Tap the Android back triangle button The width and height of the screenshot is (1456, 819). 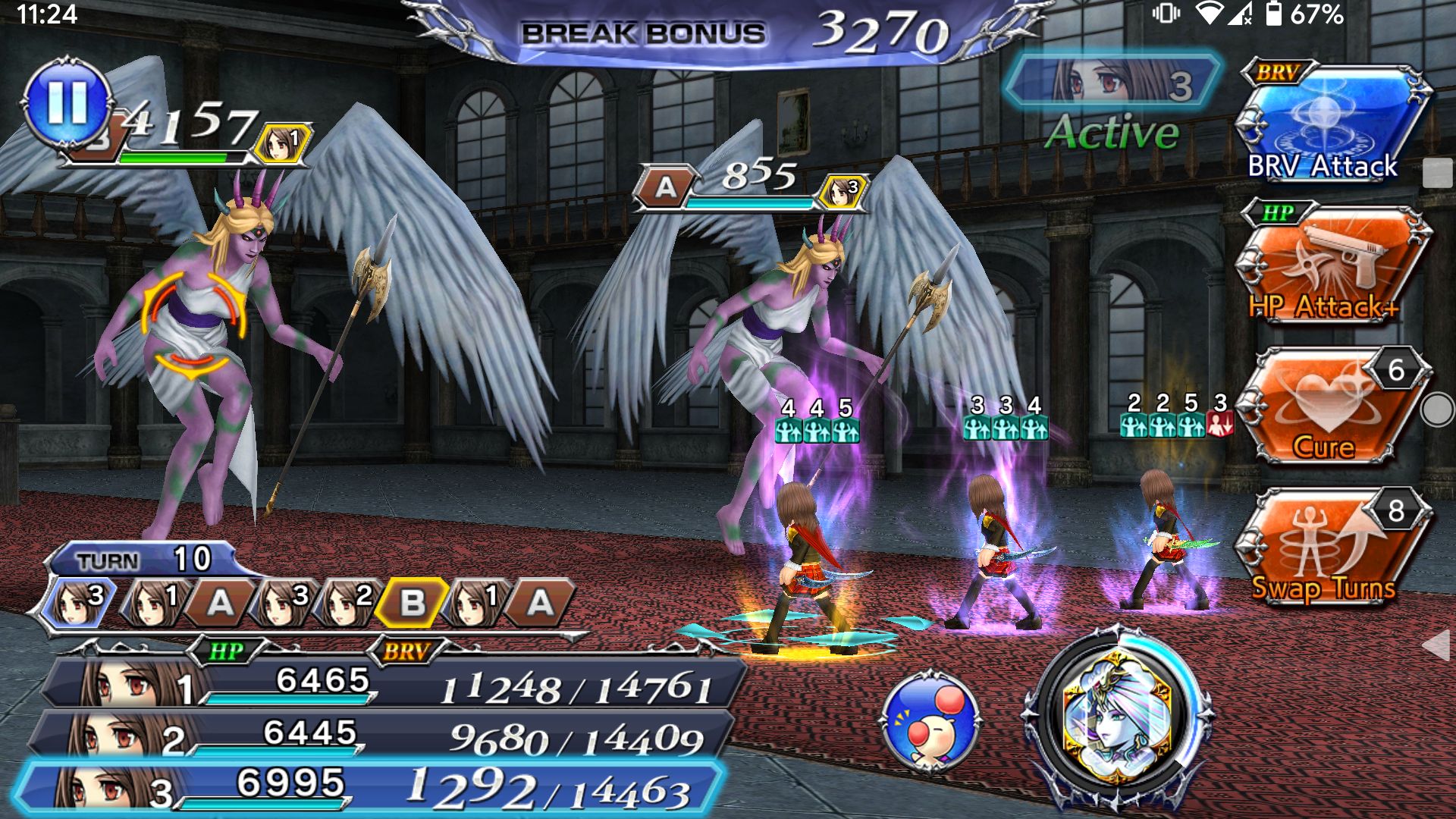[1437, 645]
